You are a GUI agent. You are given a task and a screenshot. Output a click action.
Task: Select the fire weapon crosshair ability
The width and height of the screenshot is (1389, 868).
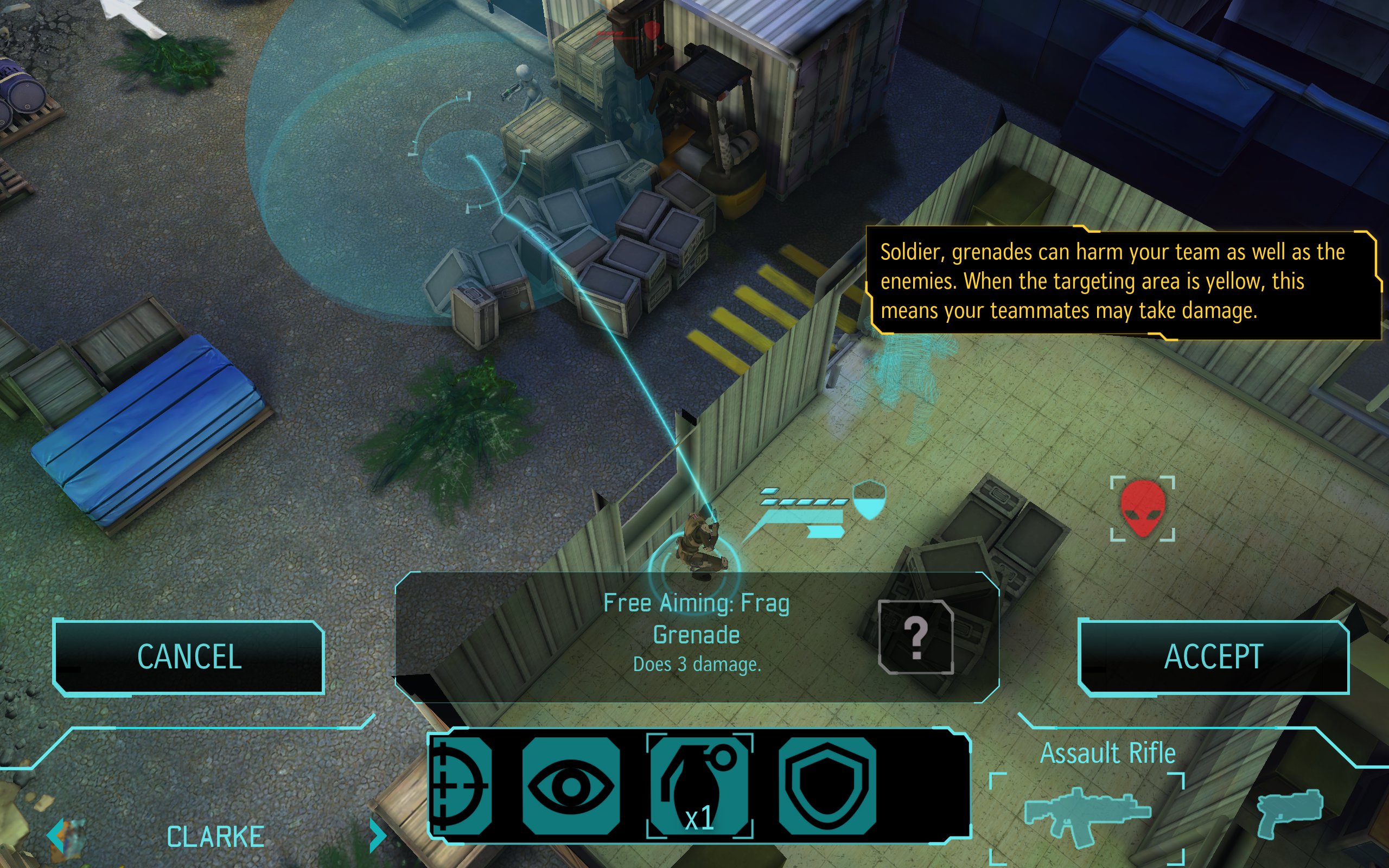461,786
